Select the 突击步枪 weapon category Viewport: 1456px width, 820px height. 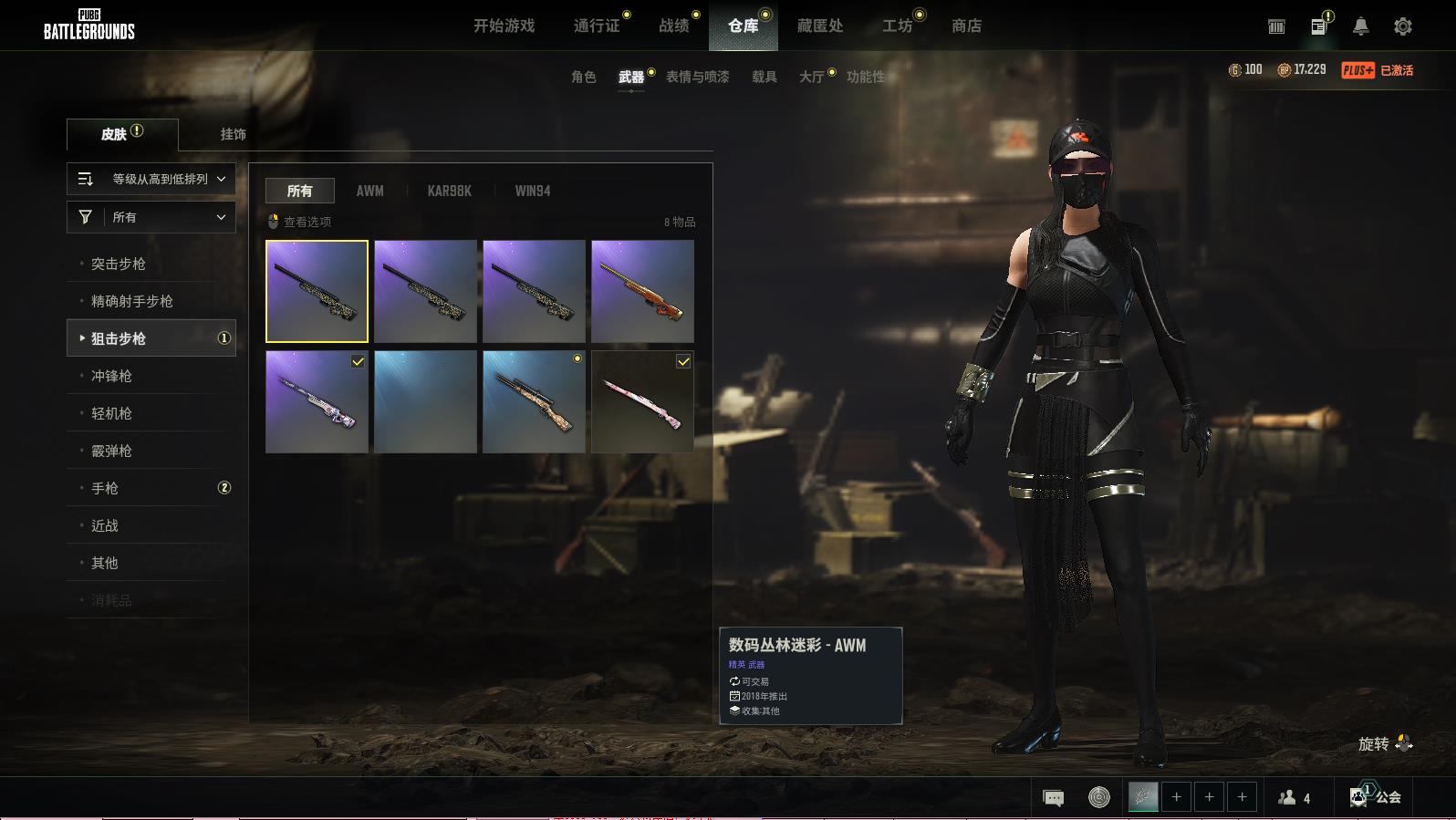pos(119,264)
